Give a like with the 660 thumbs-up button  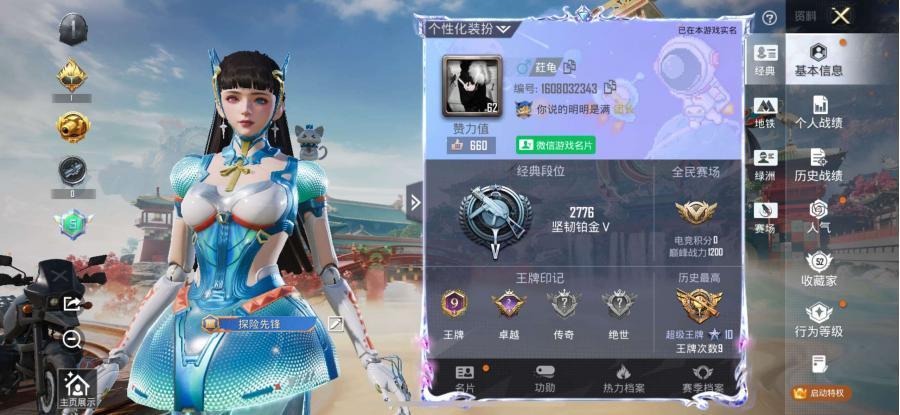(469, 145)
